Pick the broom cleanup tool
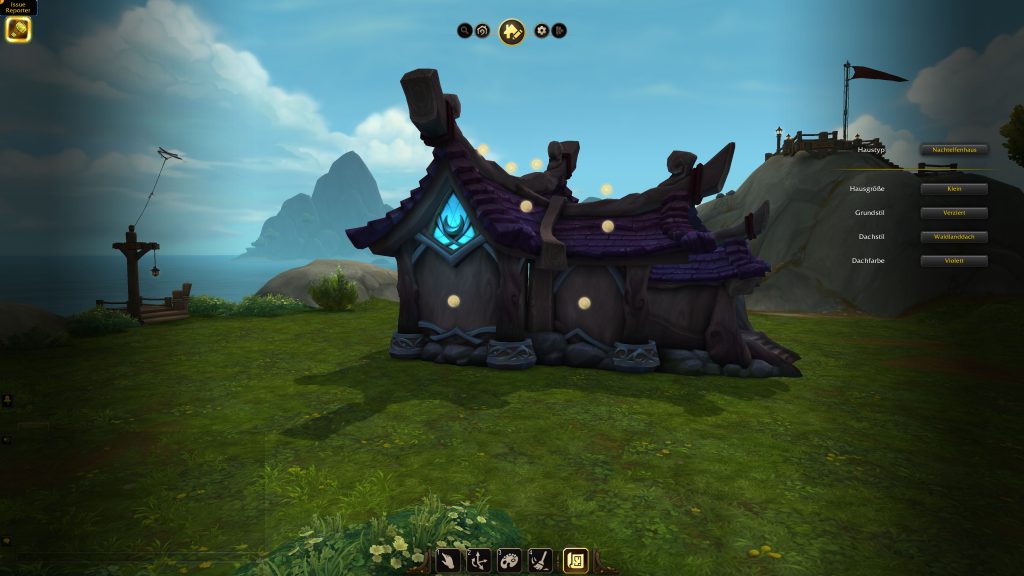Image resolution: width=1024 pixels, height=576 pixels. pos(540,560)
